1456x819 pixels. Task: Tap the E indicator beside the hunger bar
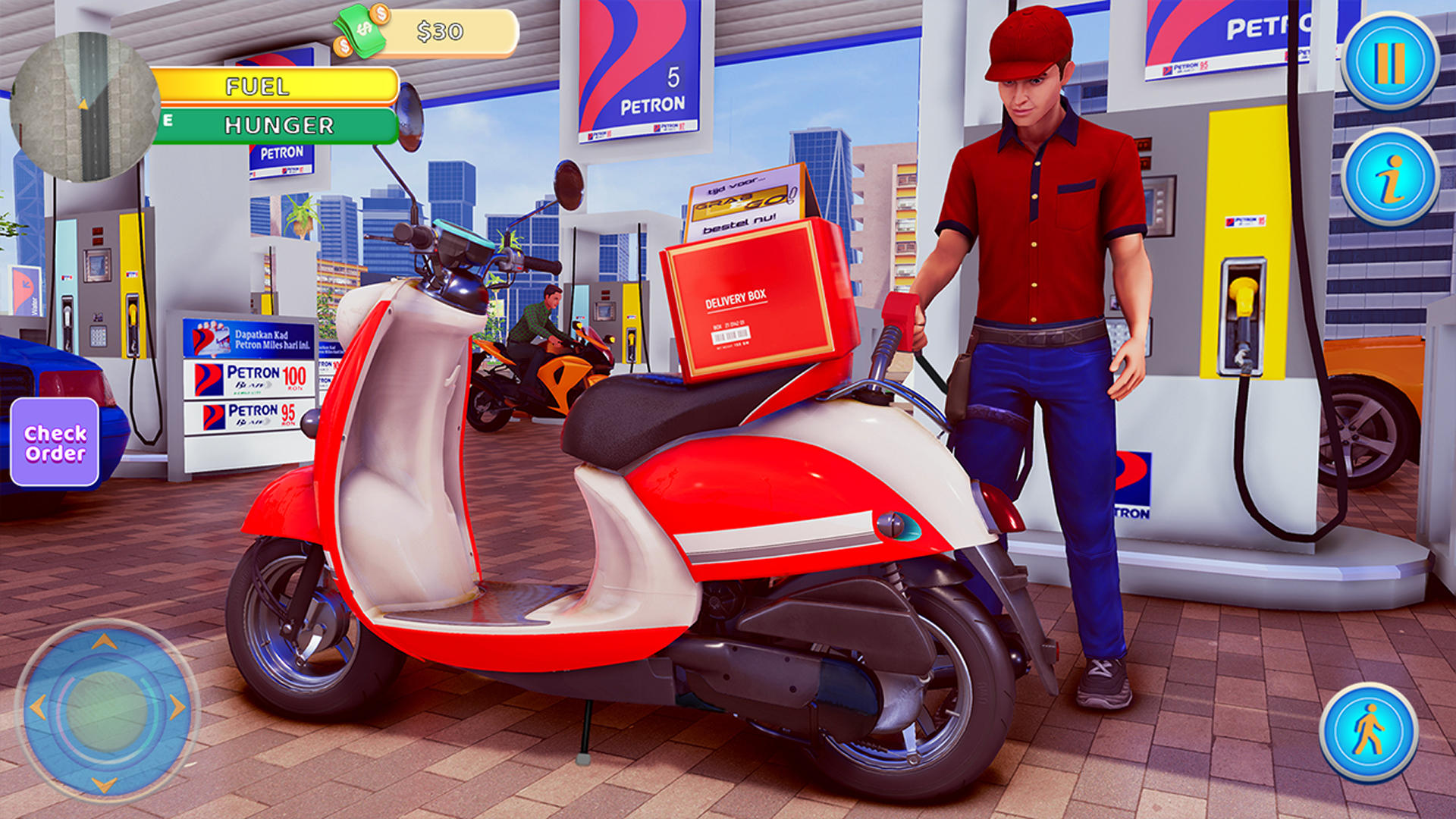168,120
